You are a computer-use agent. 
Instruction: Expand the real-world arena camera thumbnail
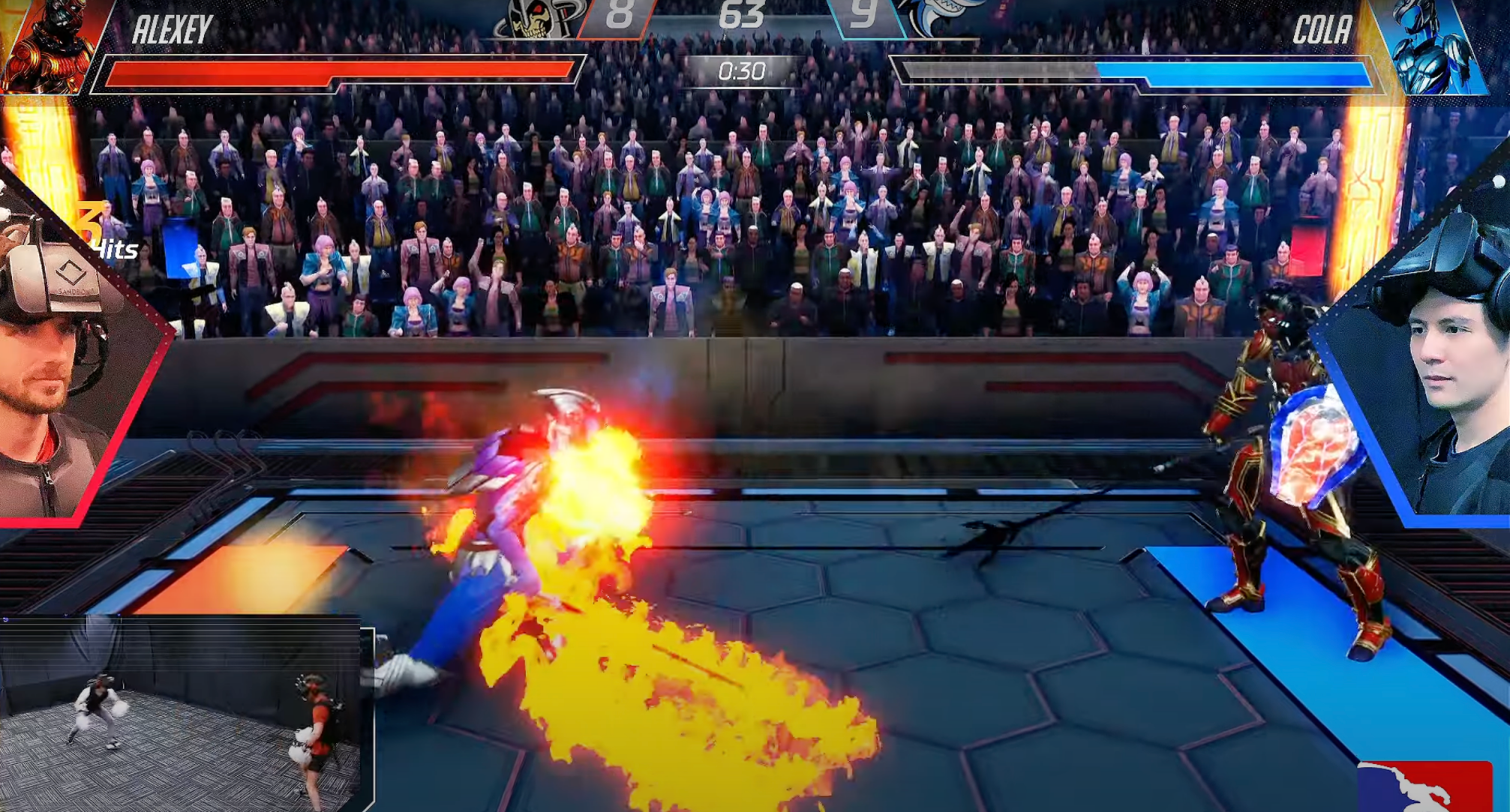point(184,712)
